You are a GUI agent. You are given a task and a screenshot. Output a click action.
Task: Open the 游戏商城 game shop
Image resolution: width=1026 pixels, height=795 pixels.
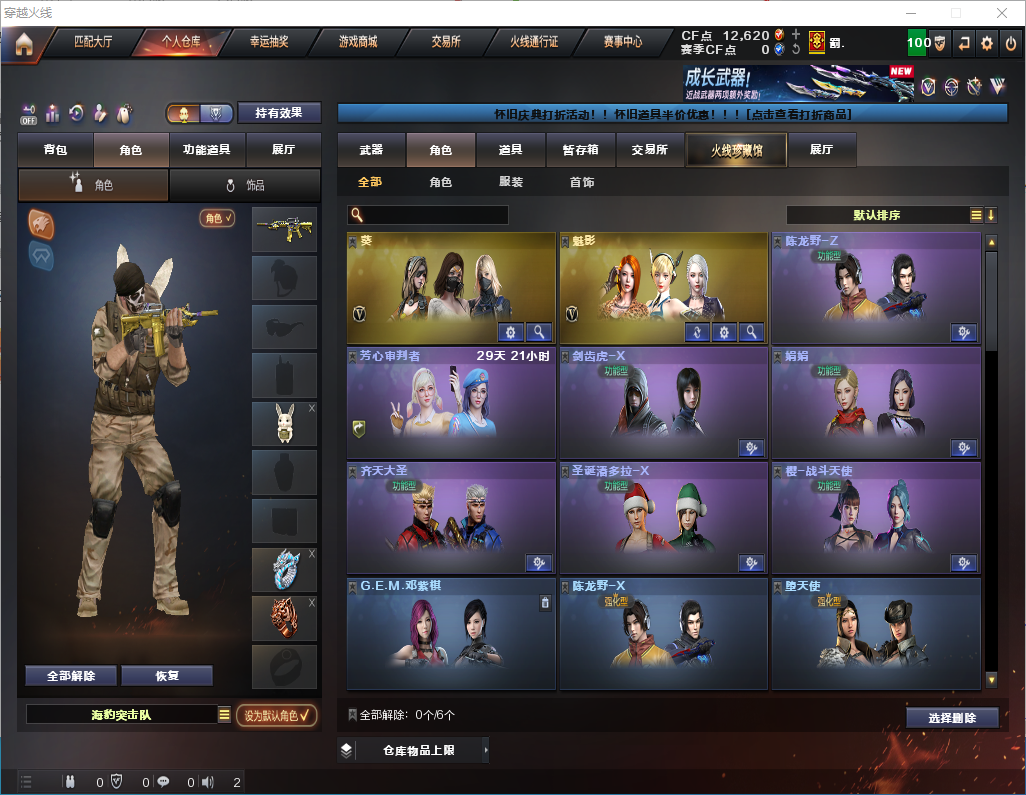coord(357,43)
